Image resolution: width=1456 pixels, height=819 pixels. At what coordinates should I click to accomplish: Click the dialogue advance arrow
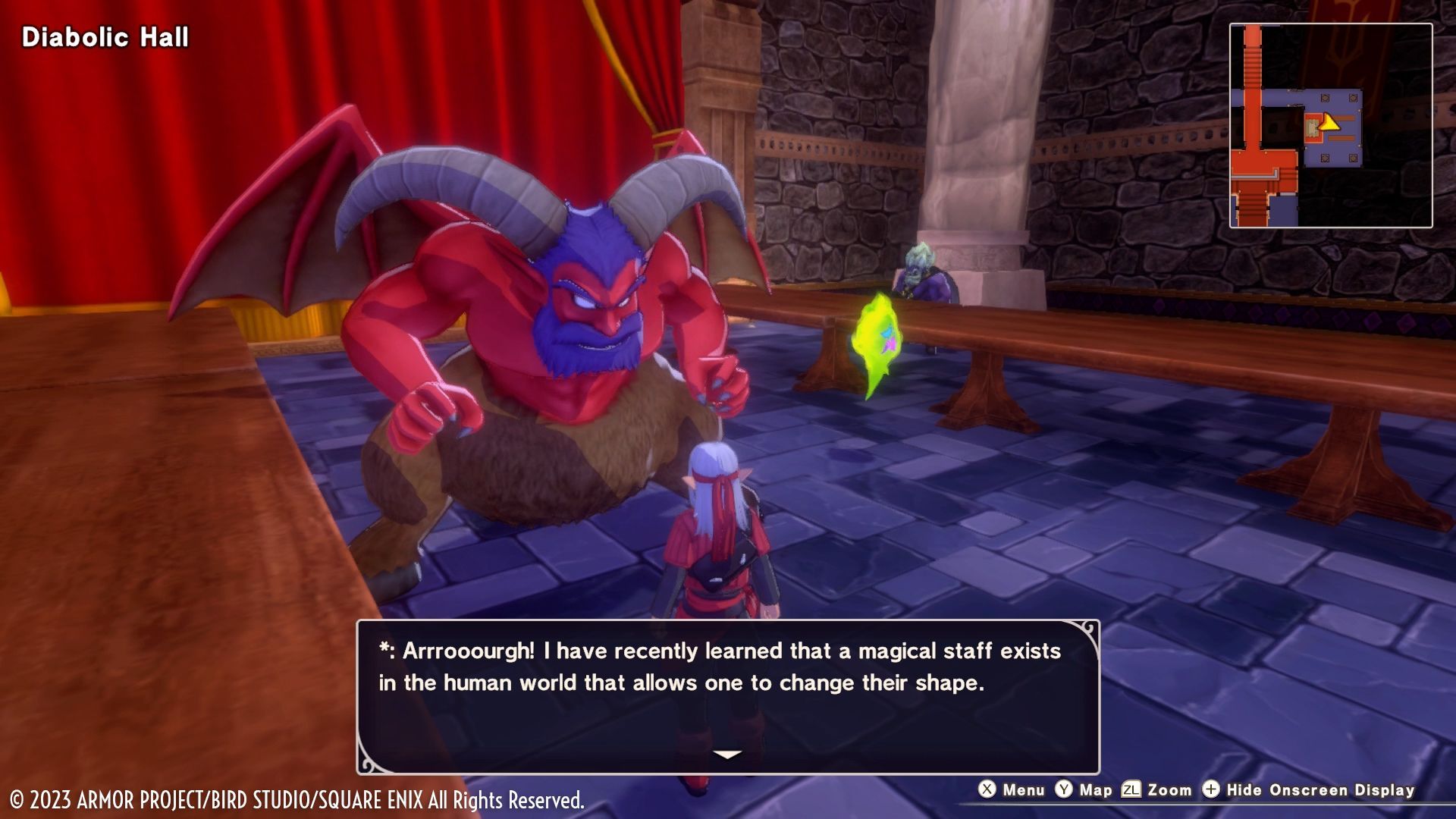tap(727, 753)
